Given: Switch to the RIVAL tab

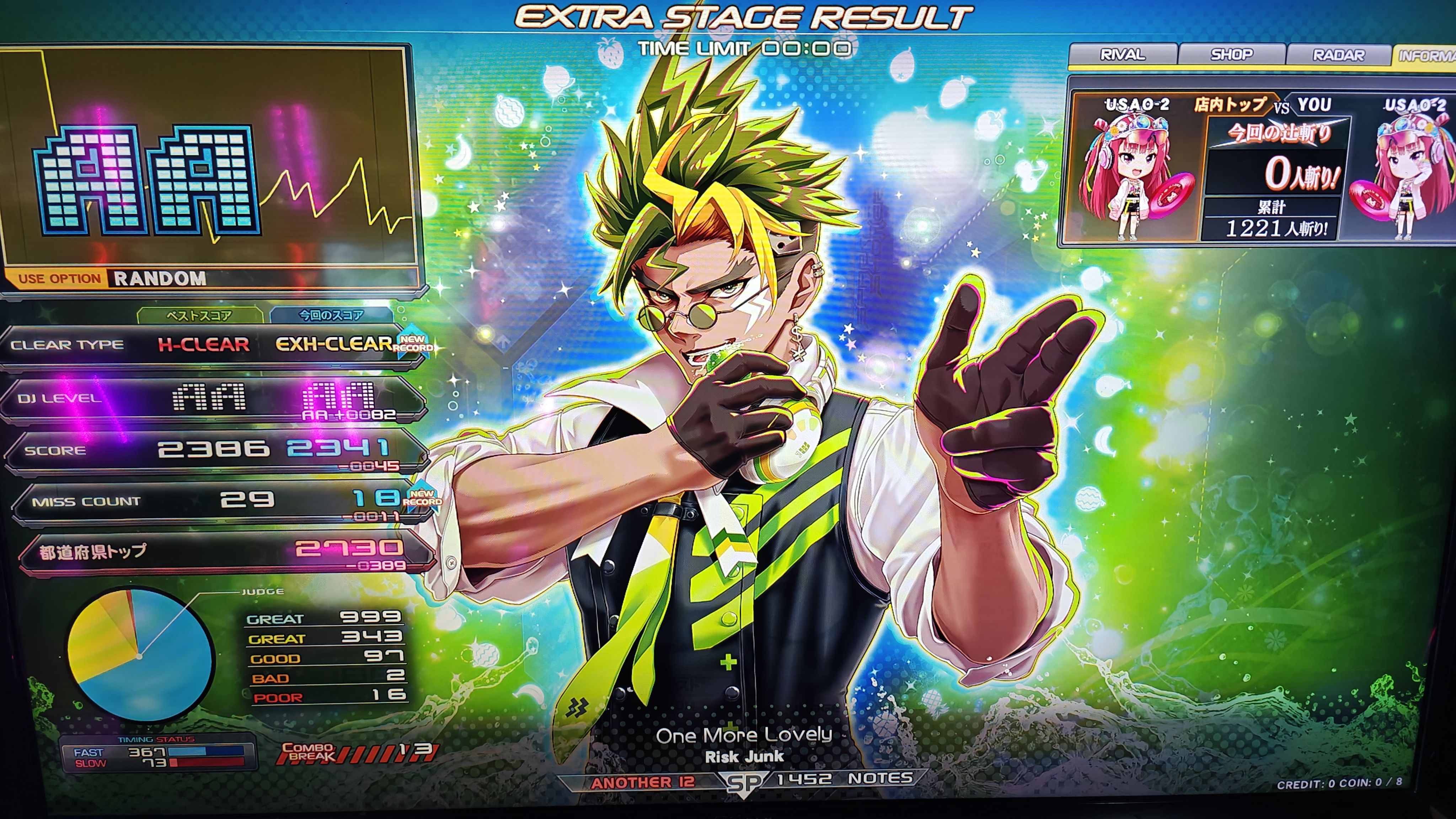Looking at the screenshot, I should tap(1122, 55).
